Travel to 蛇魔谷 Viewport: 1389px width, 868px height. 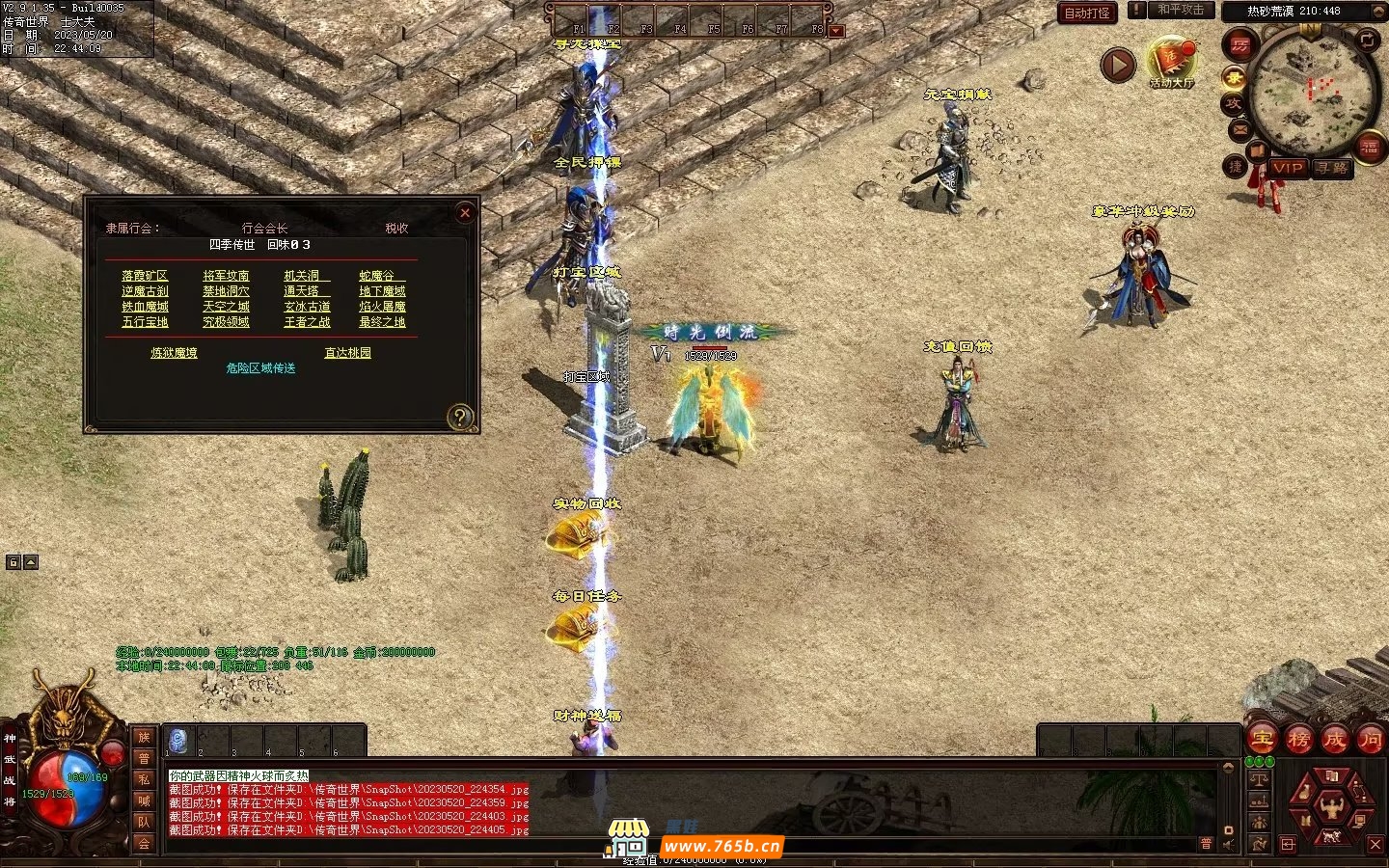pos(378,276)
